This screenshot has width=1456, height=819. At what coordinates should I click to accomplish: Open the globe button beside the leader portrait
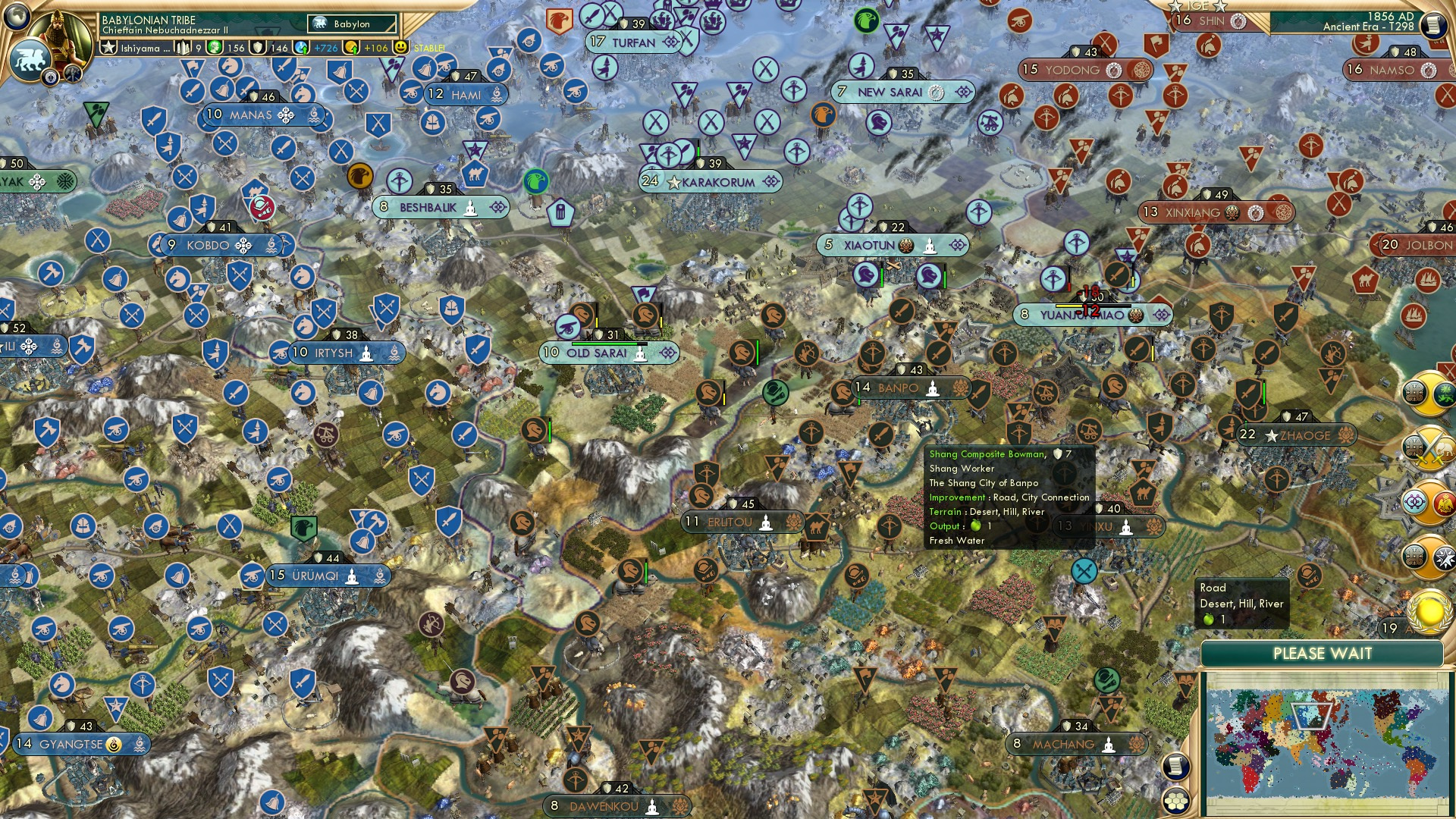[x=17, y=16]
